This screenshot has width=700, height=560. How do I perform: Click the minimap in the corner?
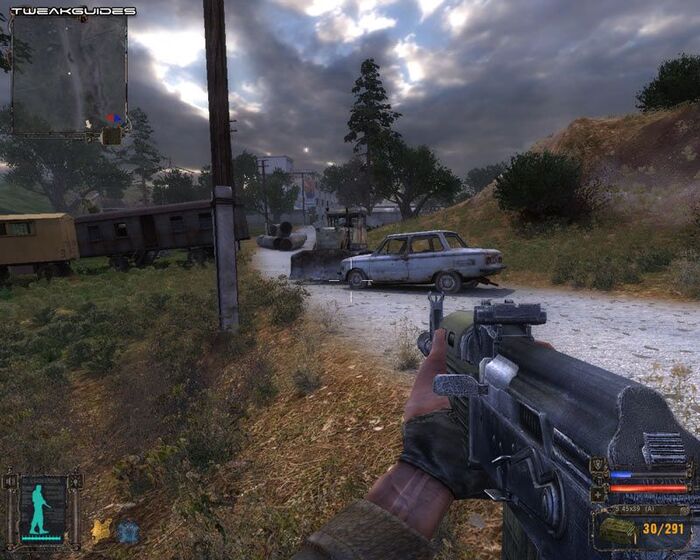(x=69, y=75)
